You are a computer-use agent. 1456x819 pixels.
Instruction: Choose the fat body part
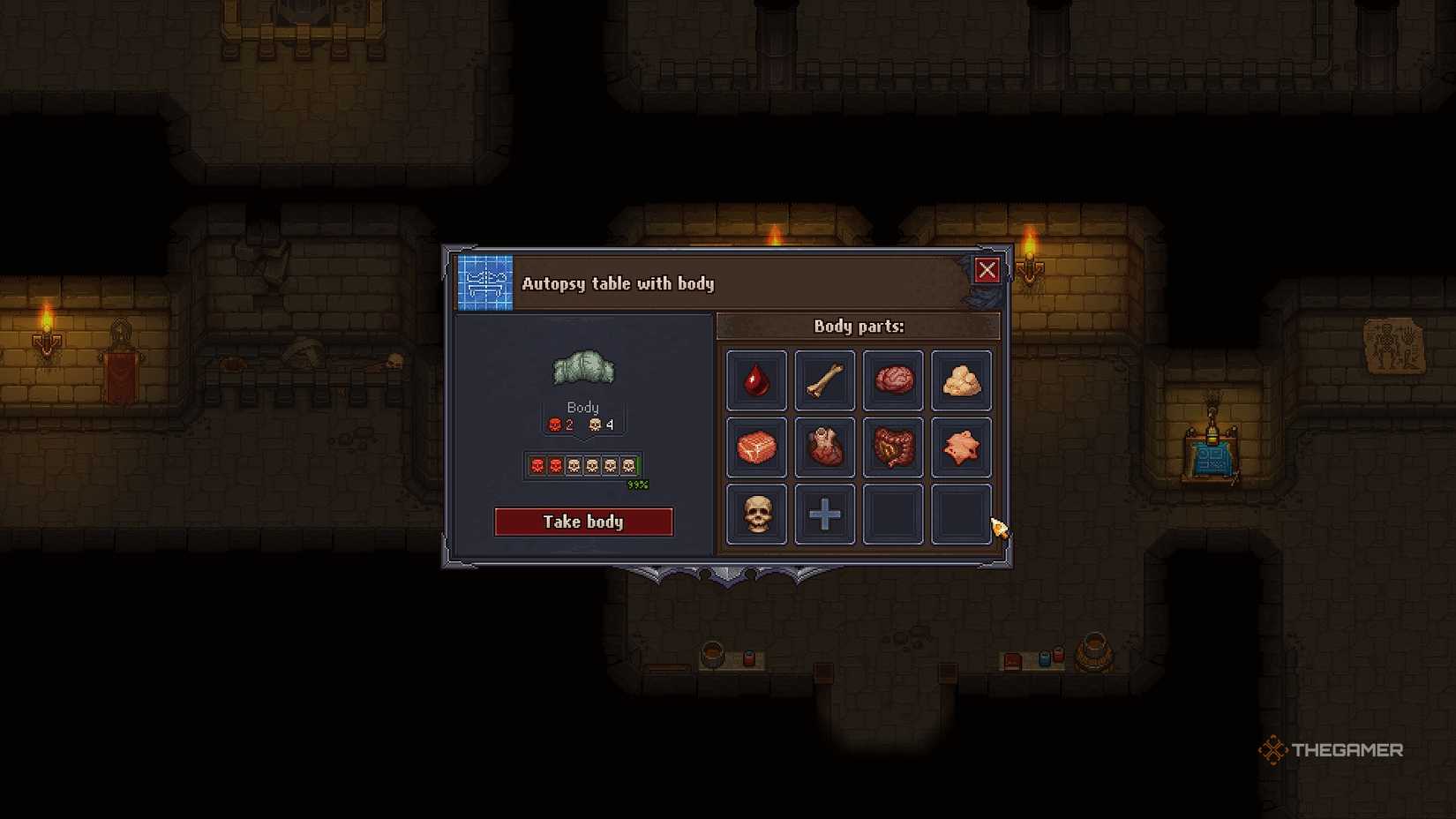click(962, 380)
